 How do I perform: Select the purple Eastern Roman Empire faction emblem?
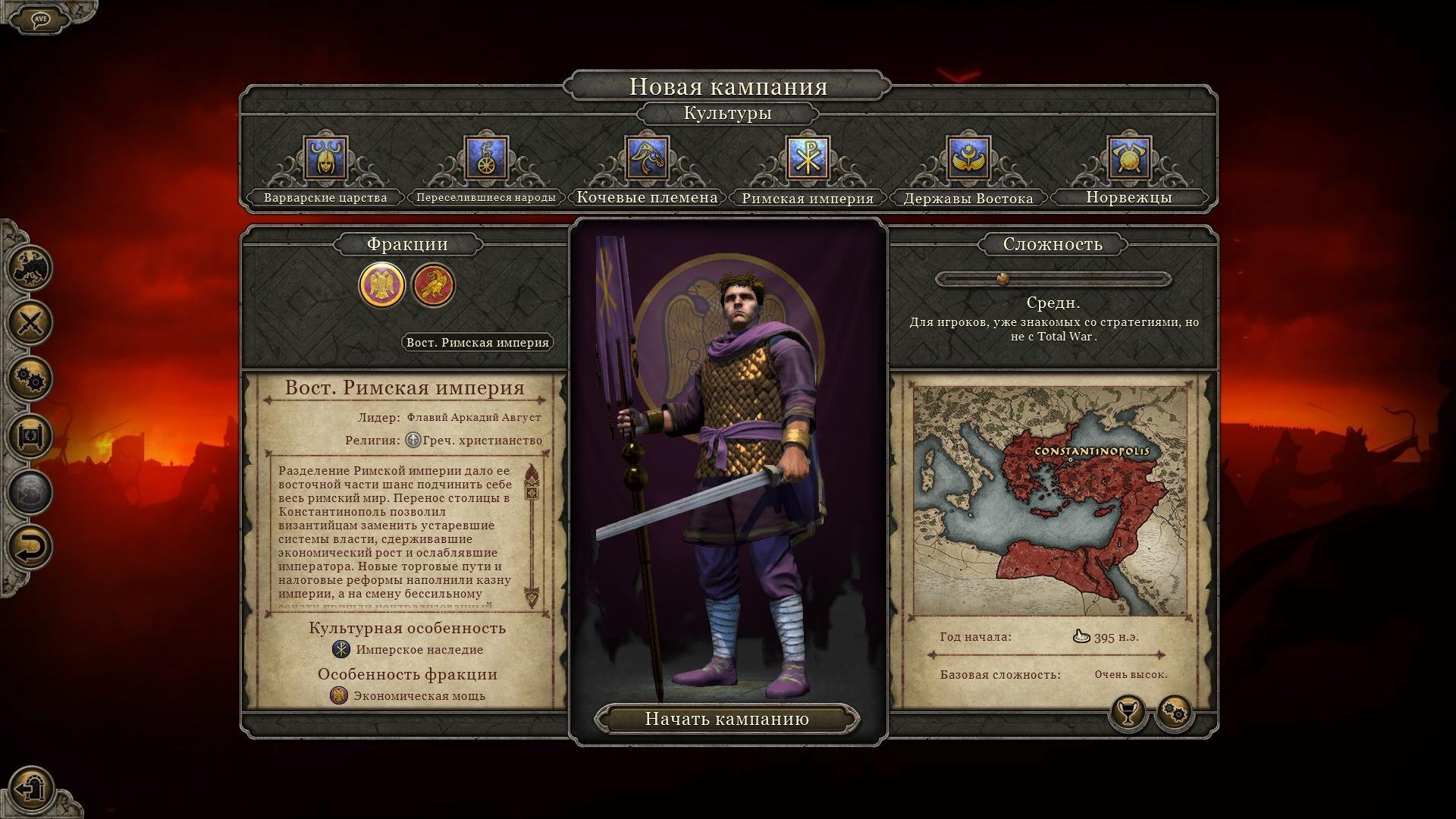[381, 285]
